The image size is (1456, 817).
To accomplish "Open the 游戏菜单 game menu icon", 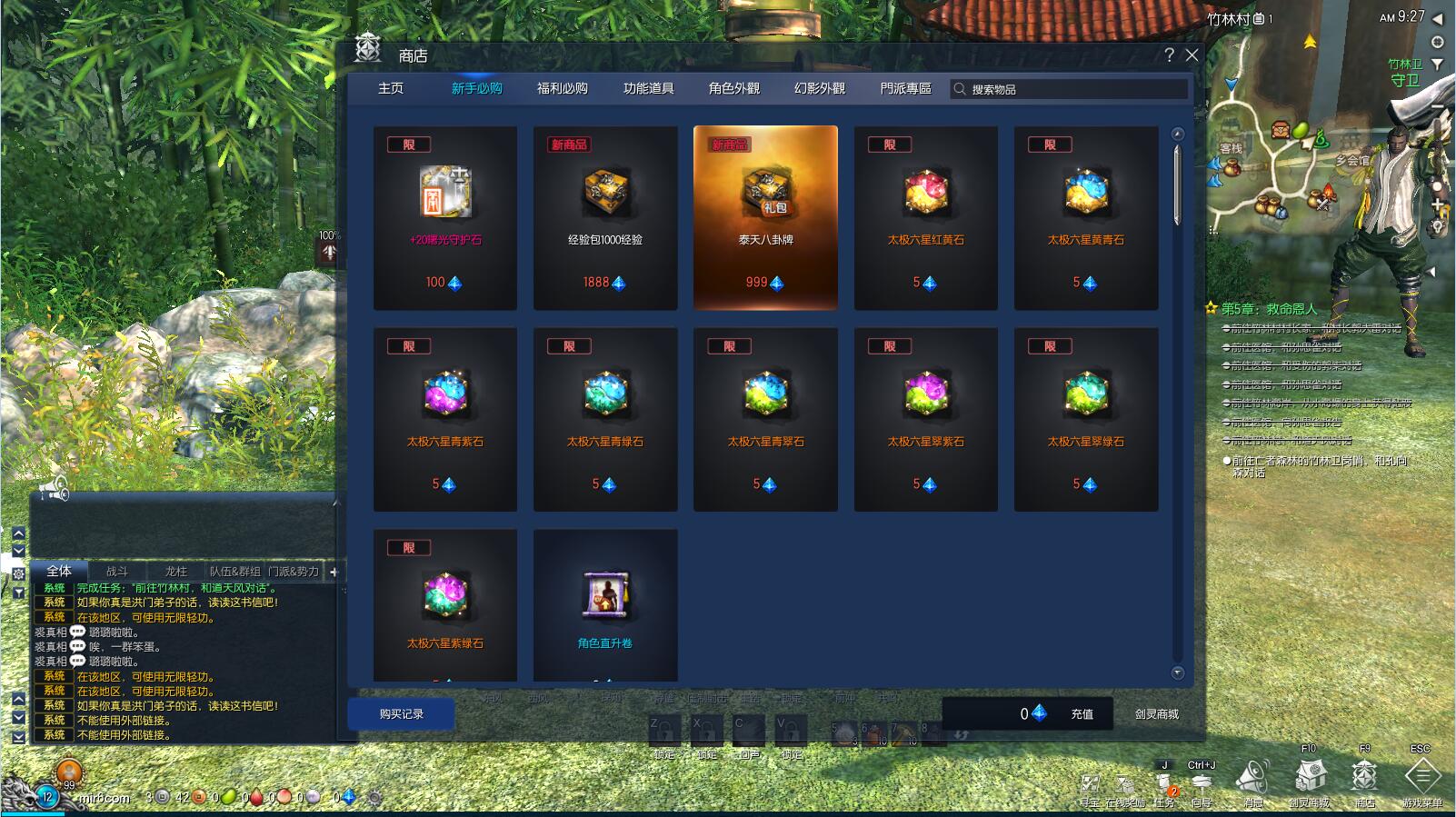I will (1421, 779).
